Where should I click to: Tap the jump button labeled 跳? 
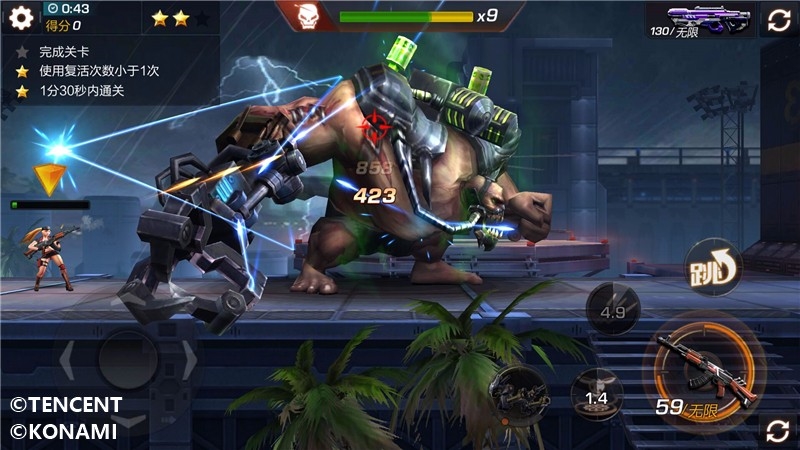tap(712, 267)
